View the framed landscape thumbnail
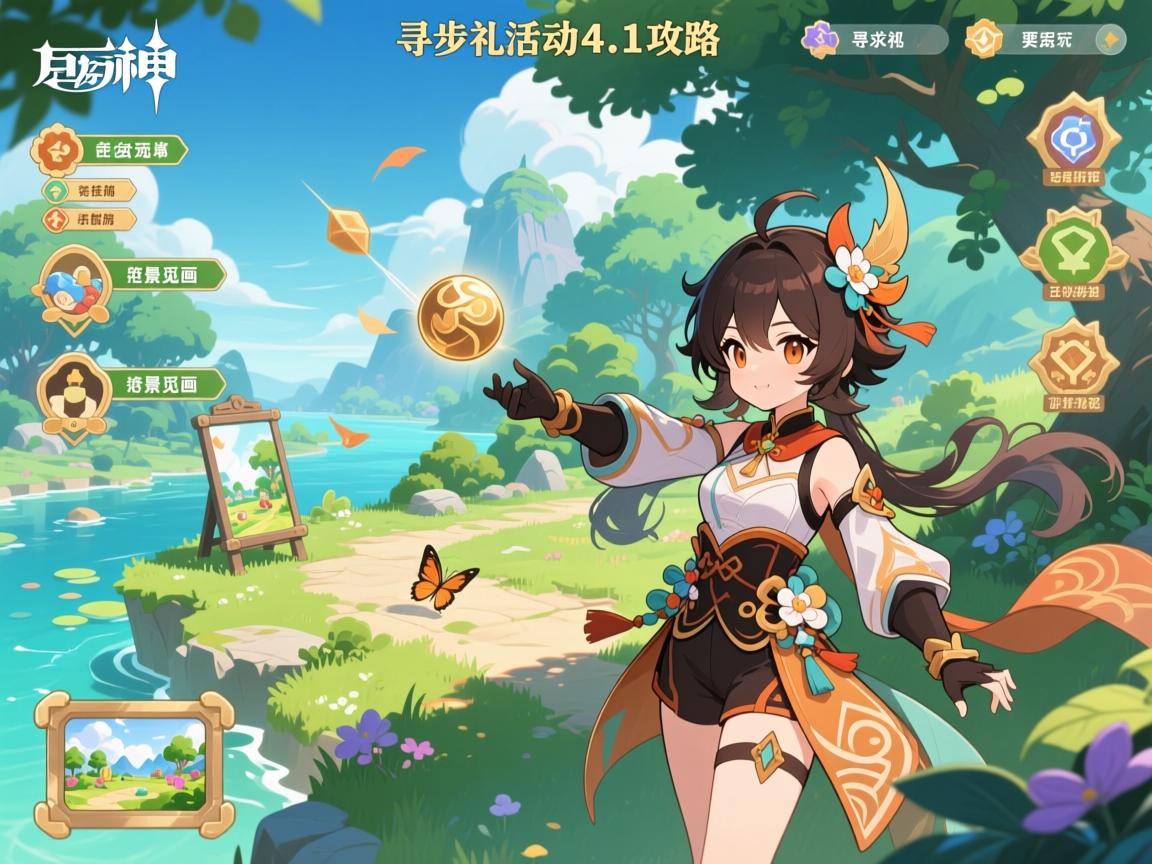This screenshot has width=1152, height=864. coord(134,761)
